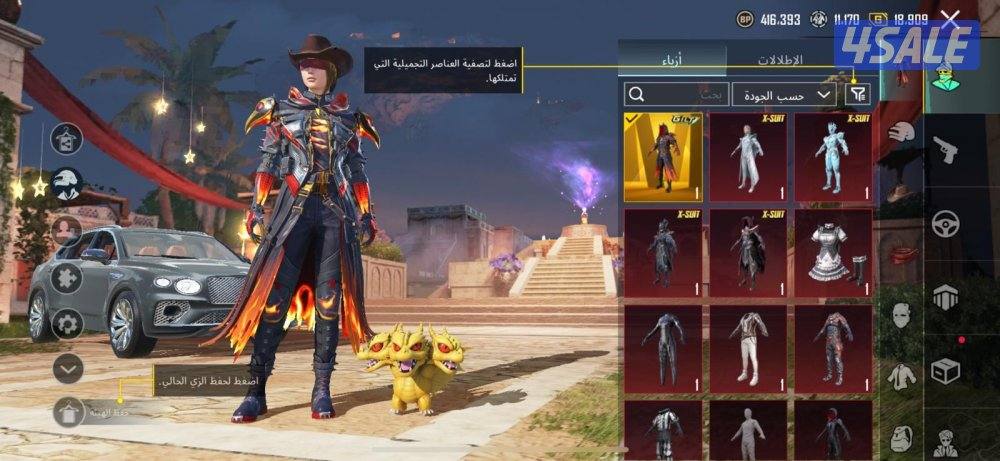This screenshot has height=461, width=1000.
Task: Open the pistol weapons category
Action: click(x=945, y=150)
